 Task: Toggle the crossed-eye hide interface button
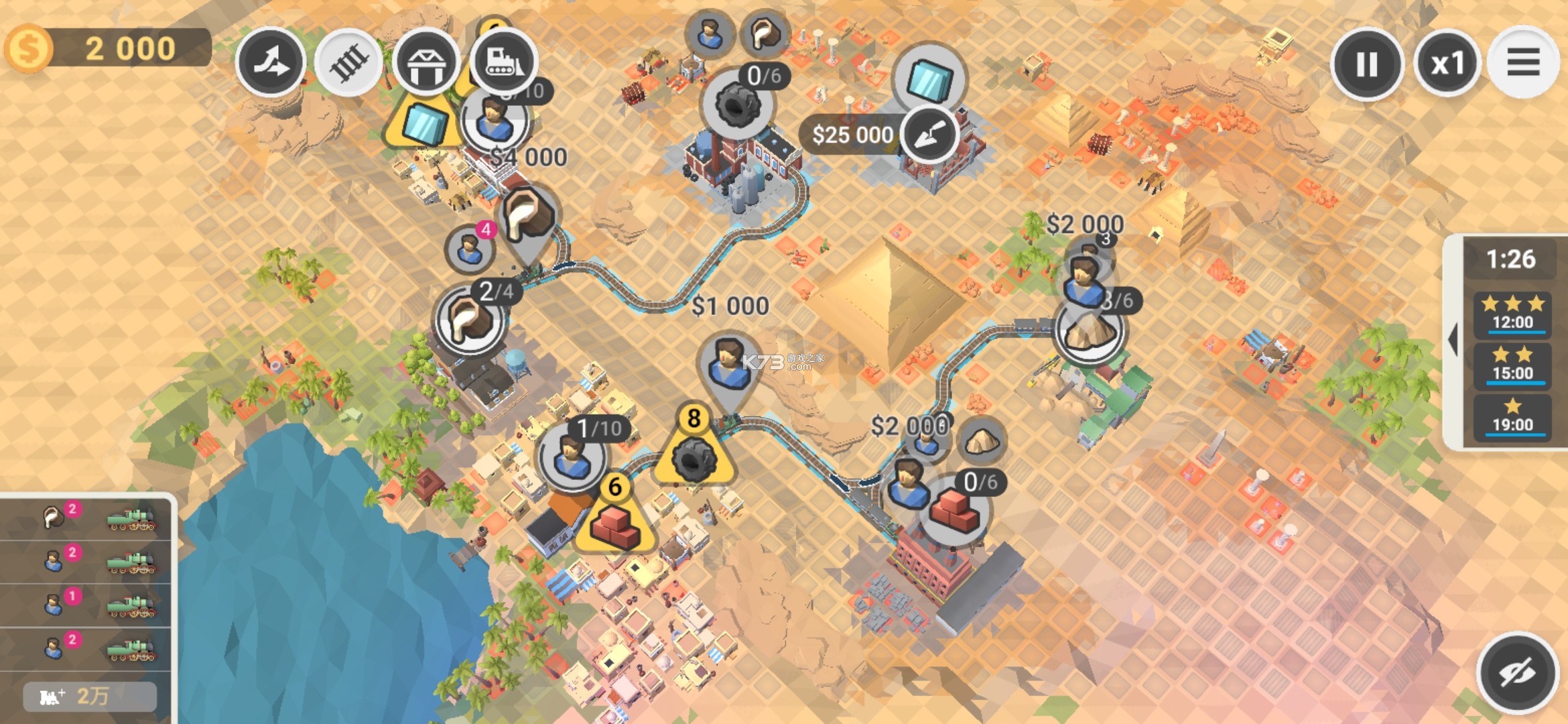coord(1517,672)
